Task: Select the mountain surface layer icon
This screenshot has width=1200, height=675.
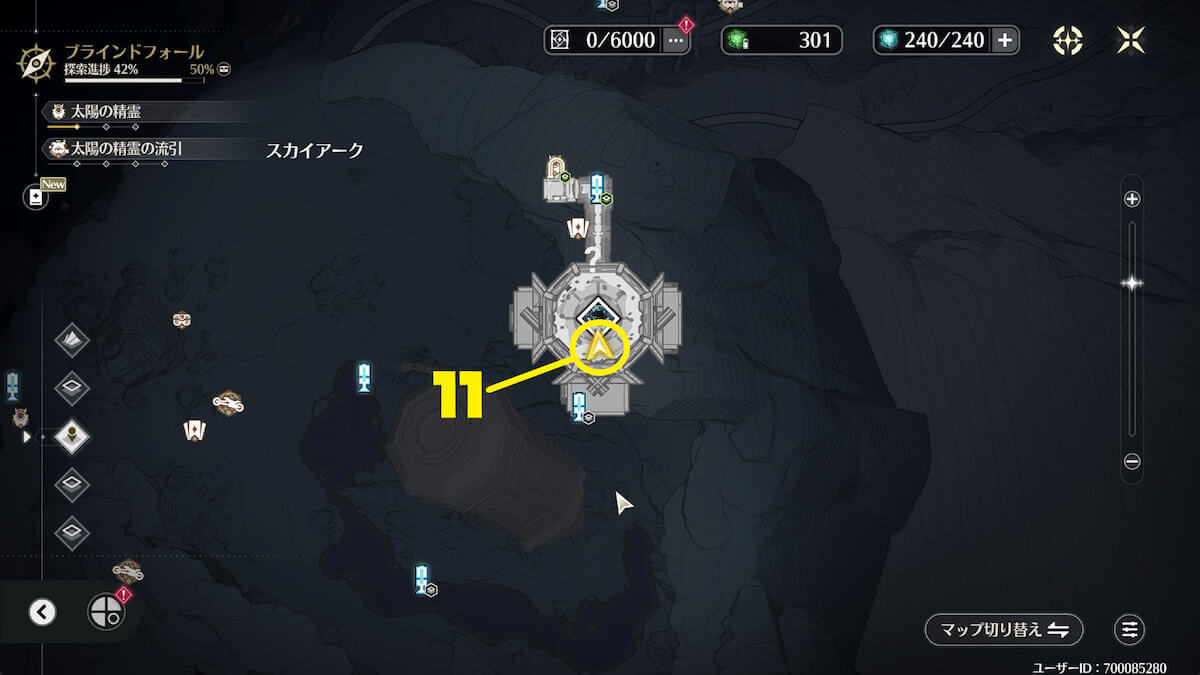Action: (x=72, y=340)
